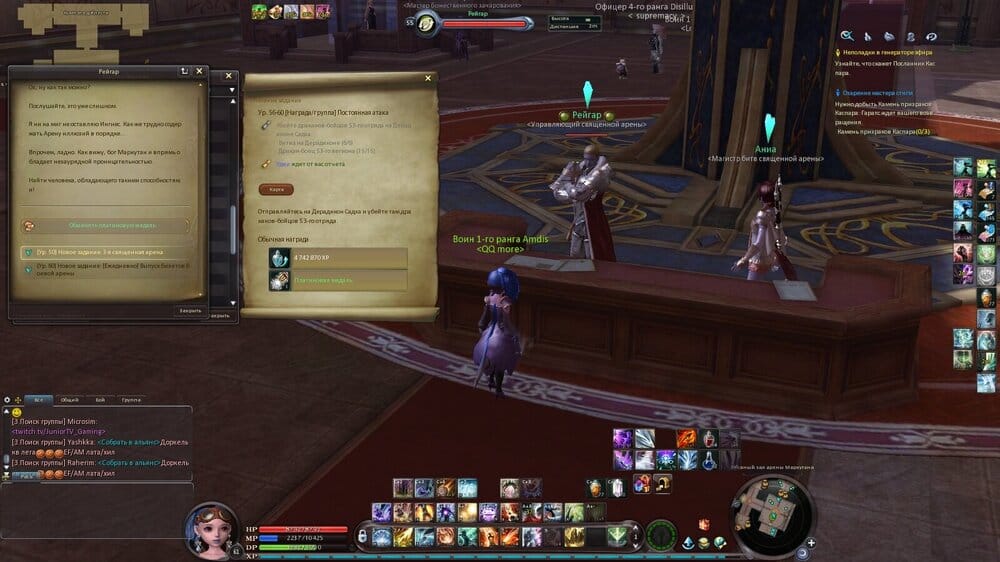Open the Карта button on the quest scroll
Image resolution: width=1000 pixels, height=562 pixels.
point(275,189)
